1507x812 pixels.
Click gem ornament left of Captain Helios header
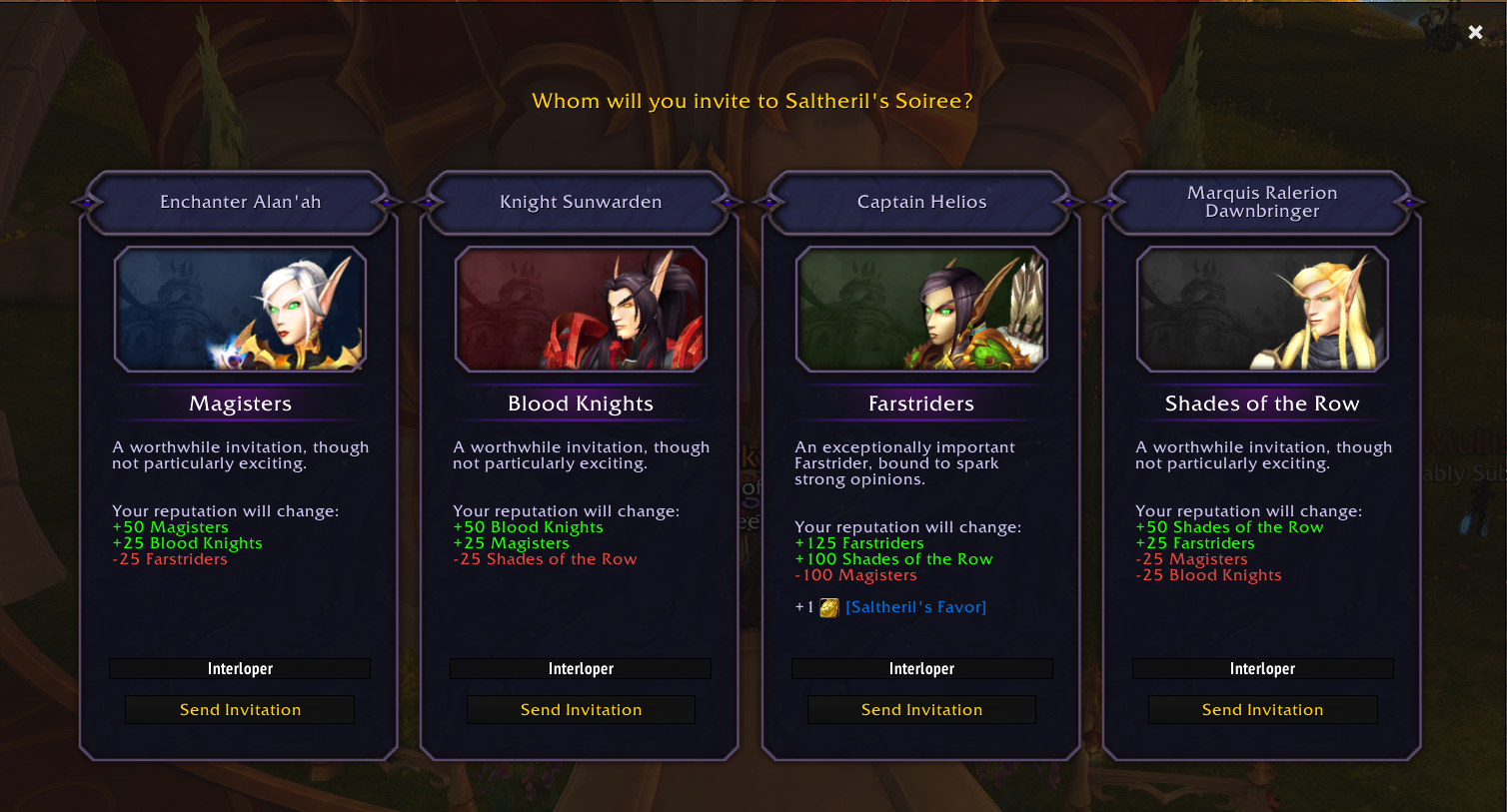[x=771, y=202]
